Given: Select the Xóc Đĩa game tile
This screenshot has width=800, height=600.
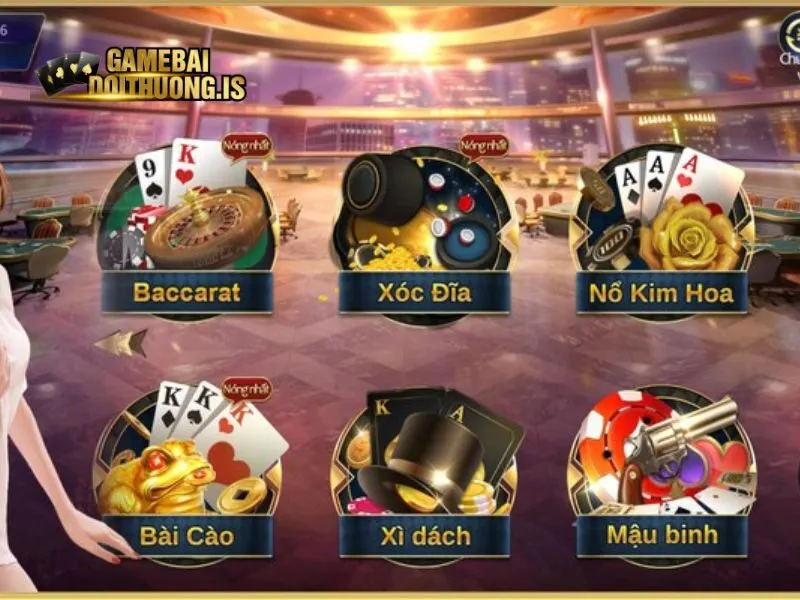Looking at the screenshot, I should click(x=424, y=235).
